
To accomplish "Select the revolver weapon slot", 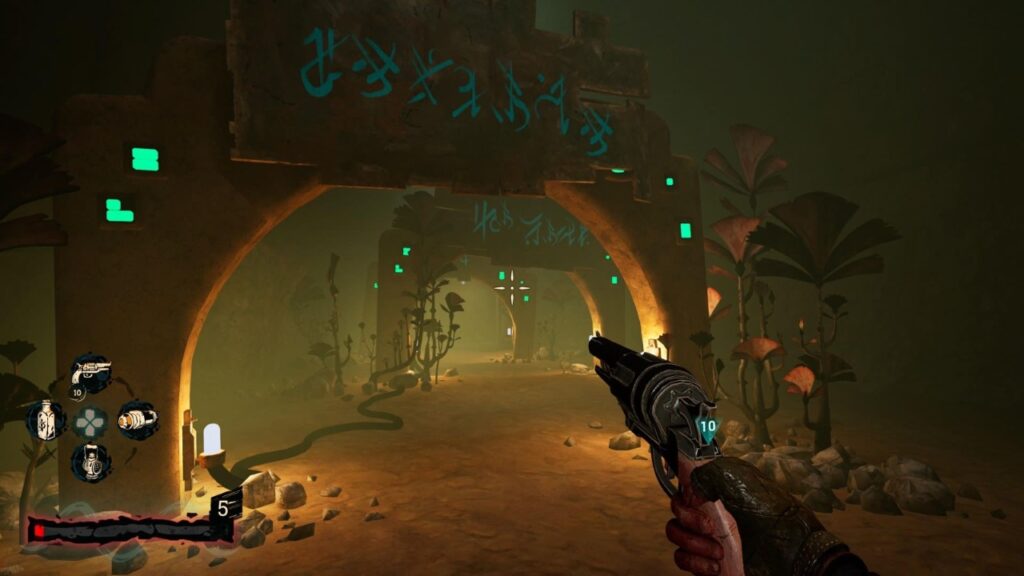I will [91, 375].
